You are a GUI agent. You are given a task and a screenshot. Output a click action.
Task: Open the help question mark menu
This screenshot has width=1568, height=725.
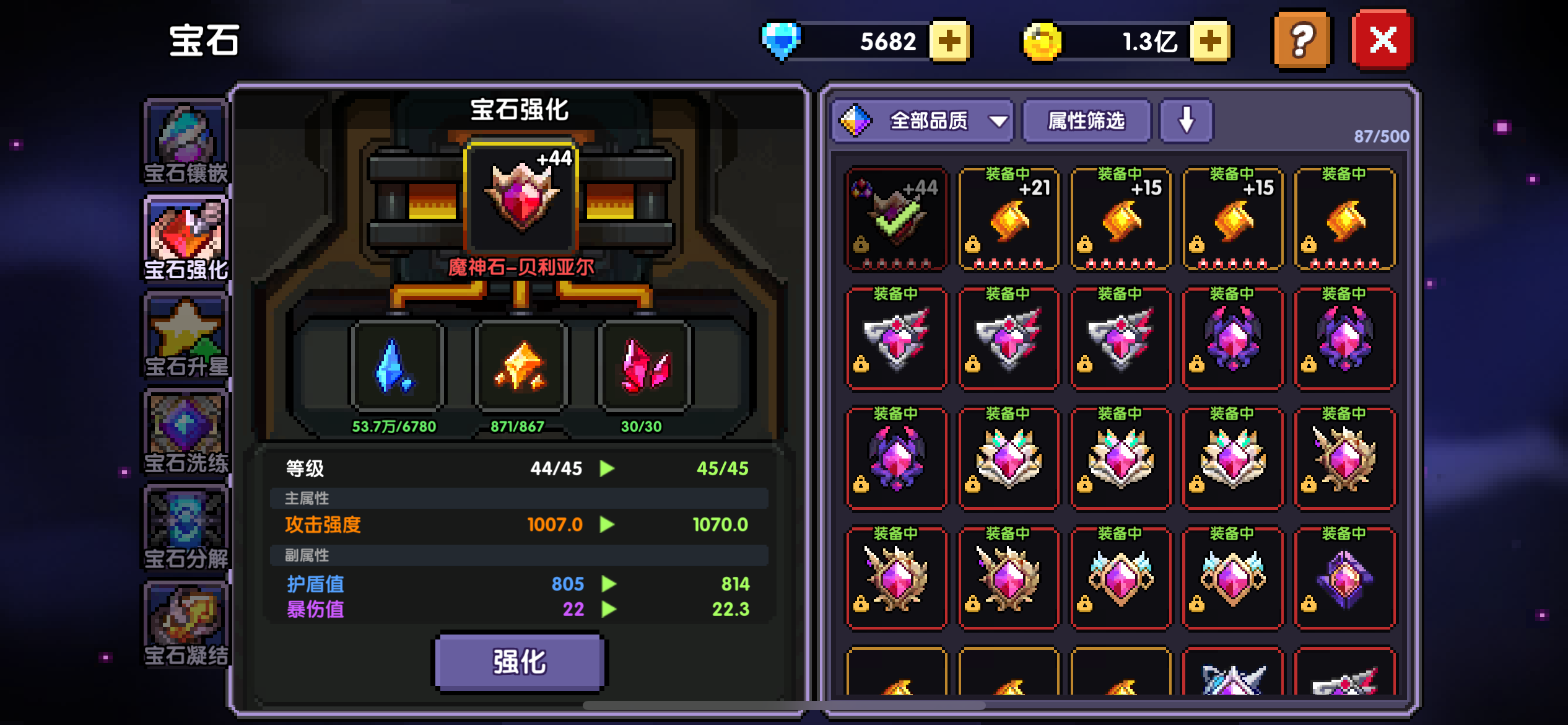click(x=1301, y=40)
